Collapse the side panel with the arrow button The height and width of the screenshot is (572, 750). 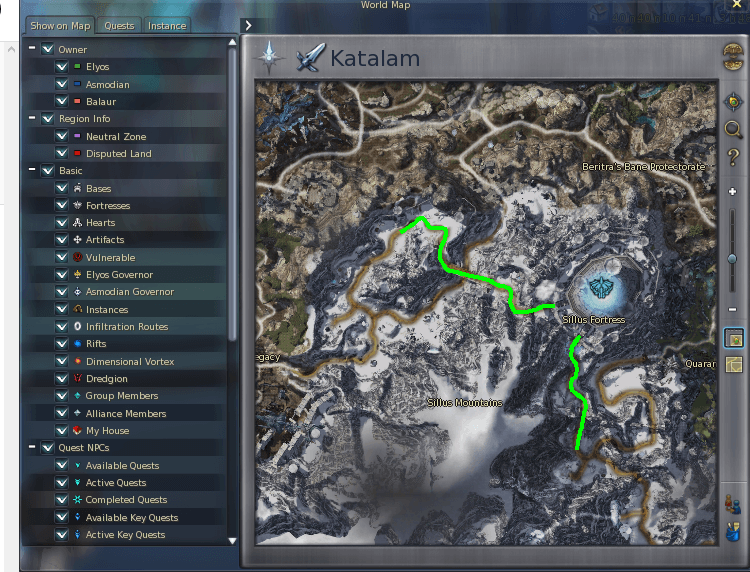(x=248, y=25)
